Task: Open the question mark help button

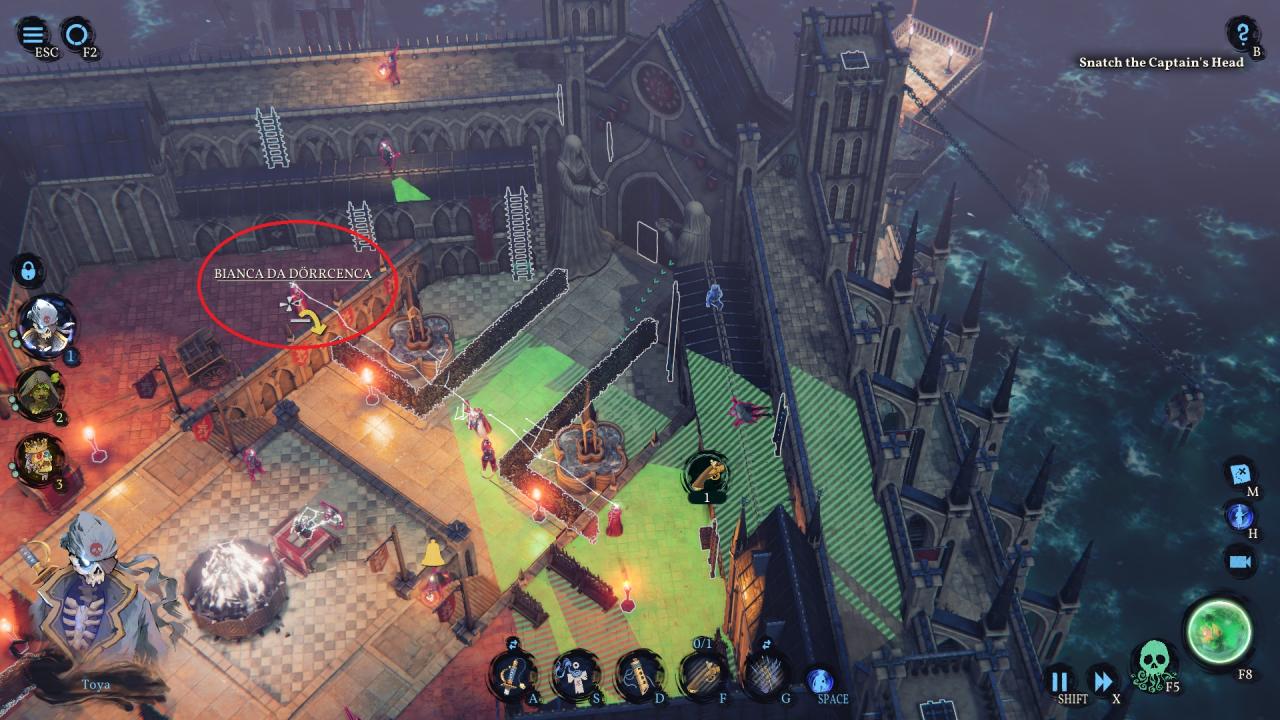Action: pyautogui.click(x=1242, y=33)
